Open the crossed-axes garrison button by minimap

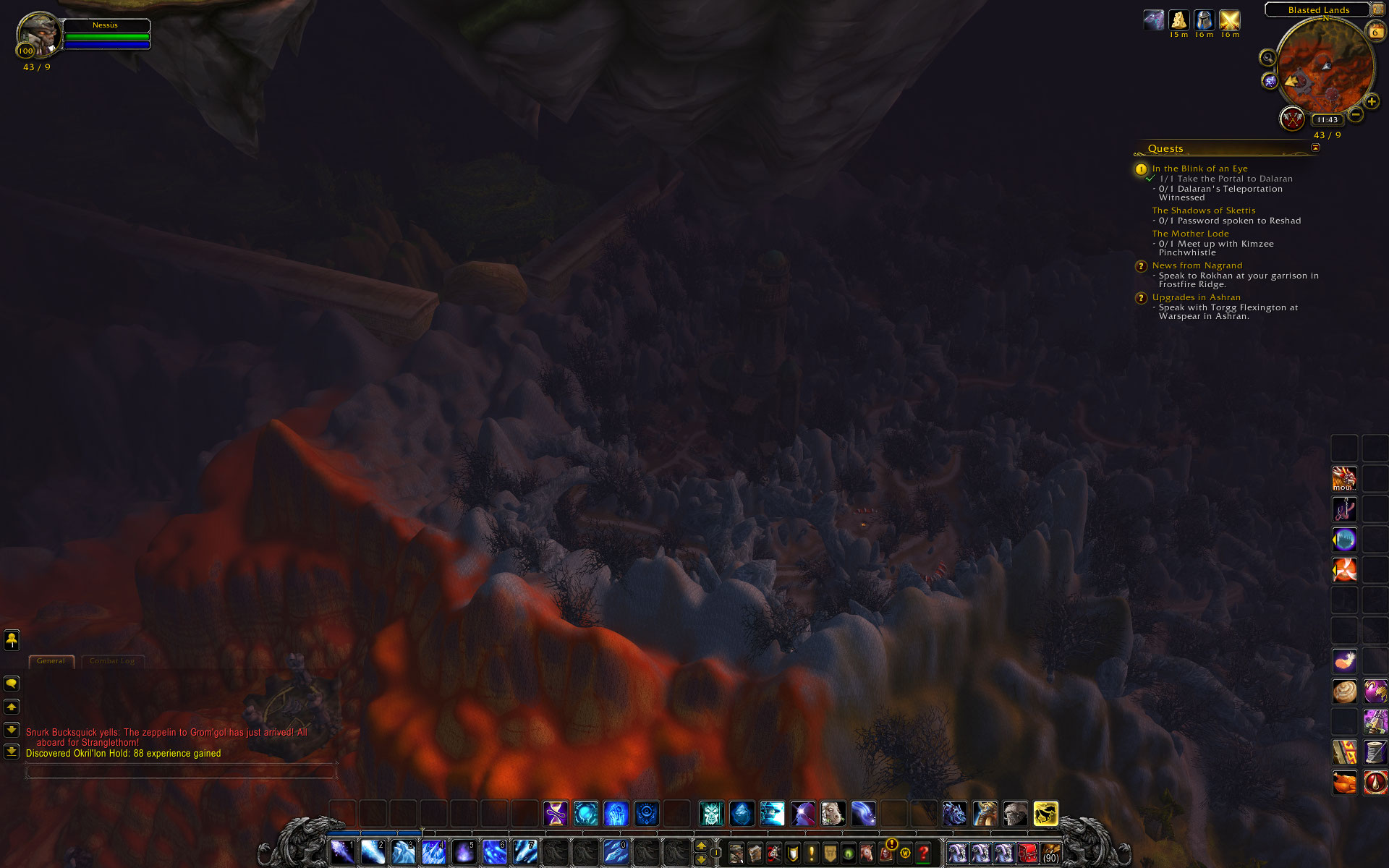pos(1291,119)
